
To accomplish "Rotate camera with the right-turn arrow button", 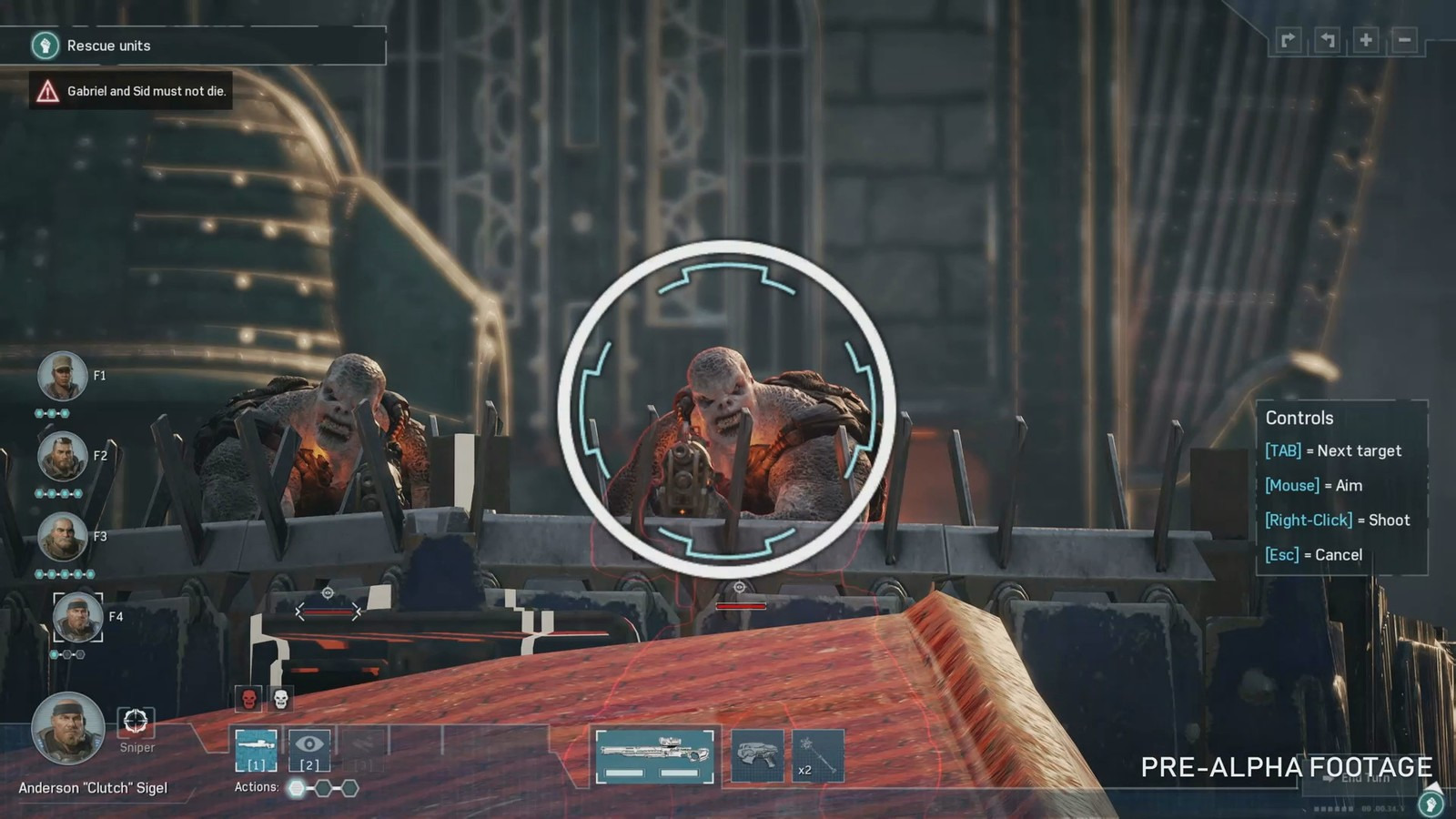I will coord(1289,40).
